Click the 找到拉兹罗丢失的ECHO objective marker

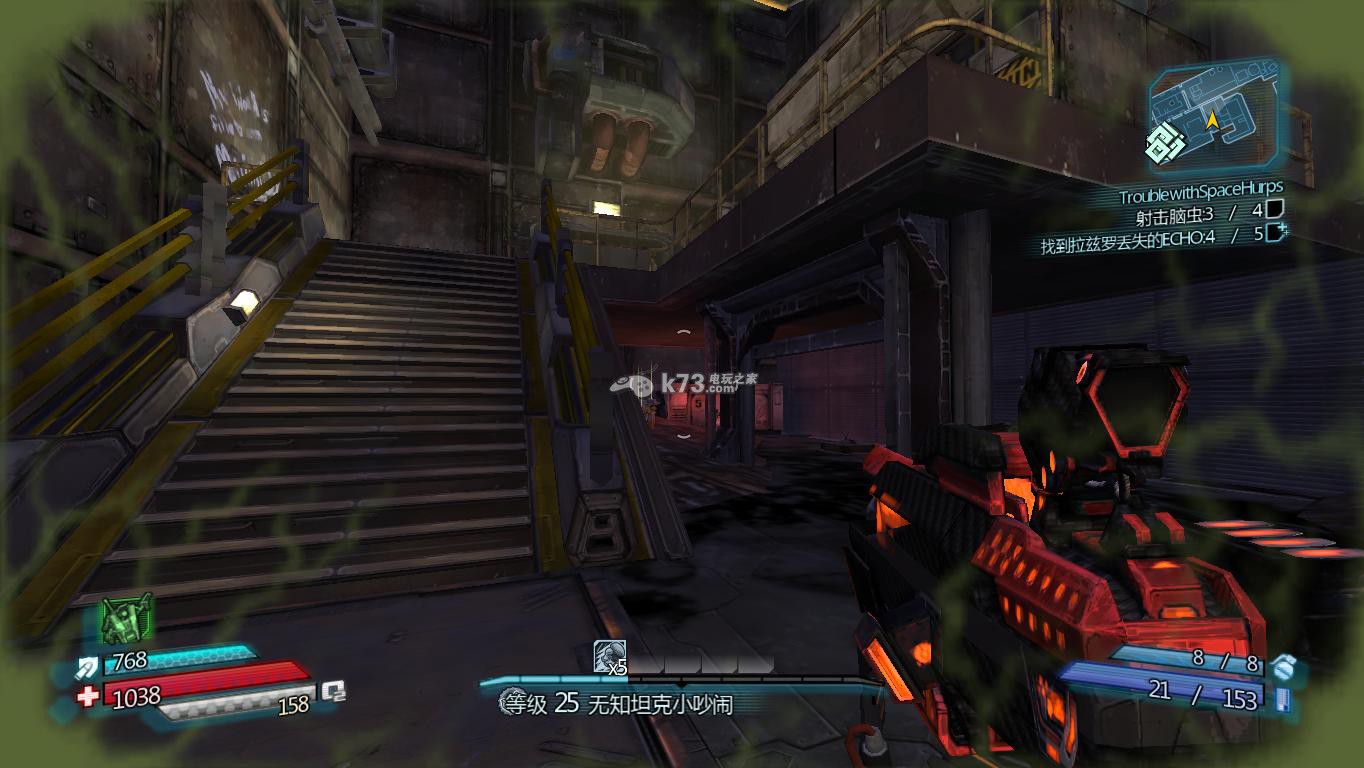(1275, 234)
